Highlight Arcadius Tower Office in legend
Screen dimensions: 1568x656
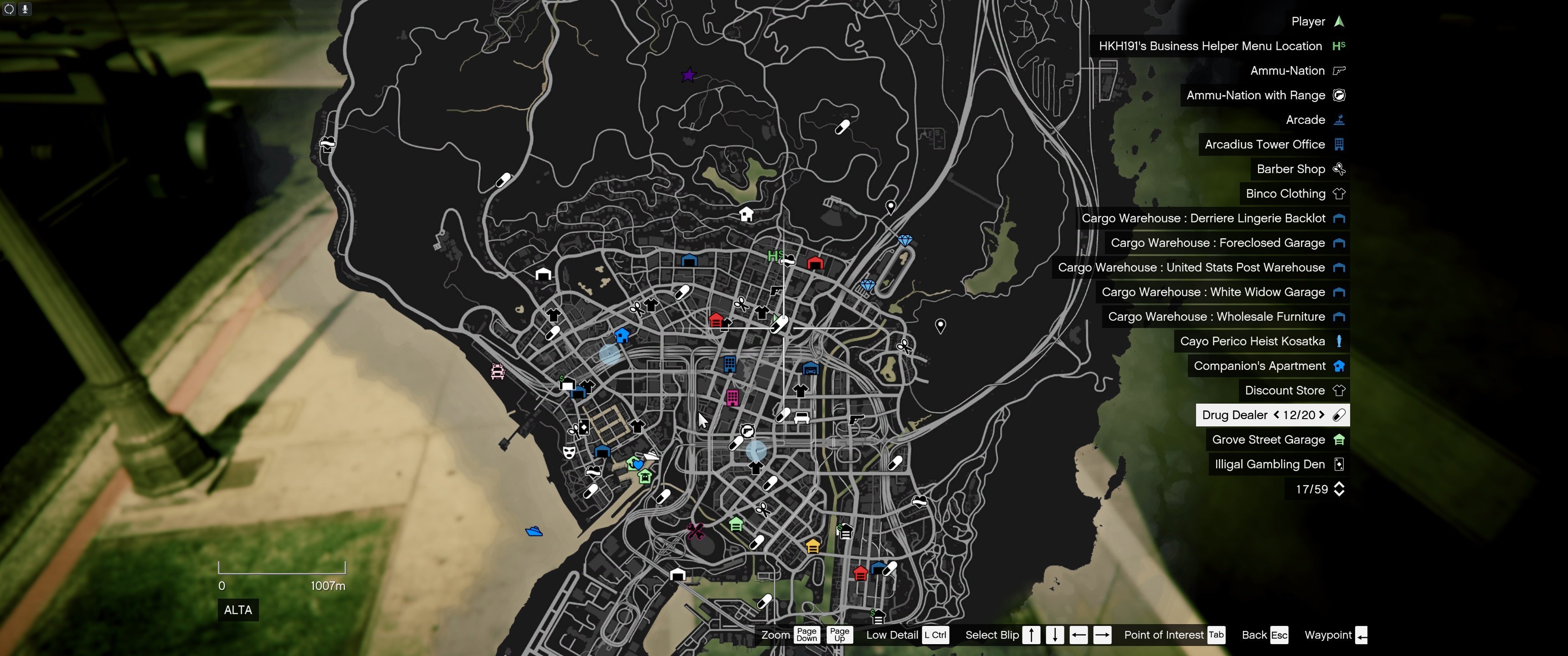[1264, 144]
